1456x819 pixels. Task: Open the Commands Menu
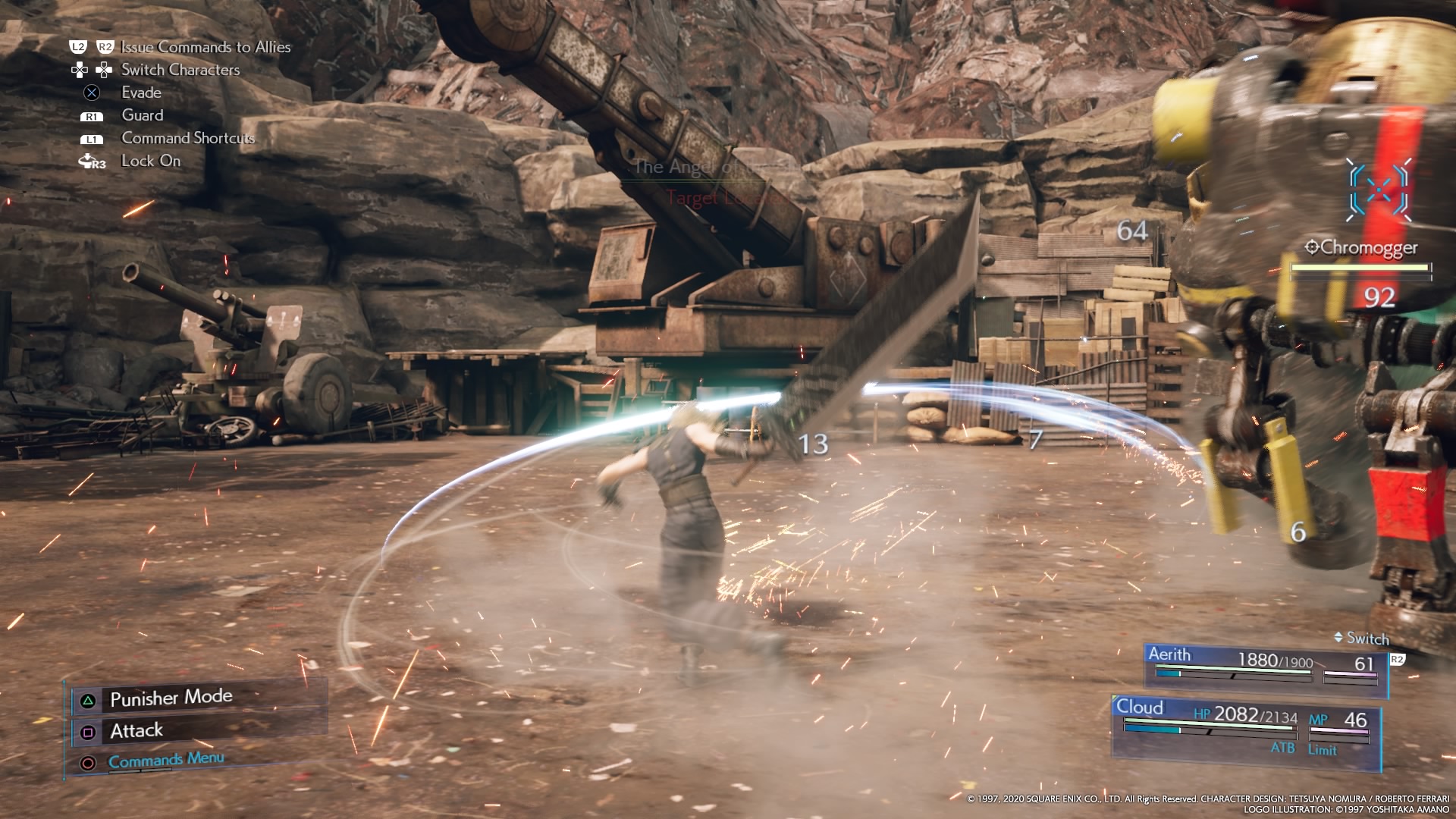coord(166,760)
